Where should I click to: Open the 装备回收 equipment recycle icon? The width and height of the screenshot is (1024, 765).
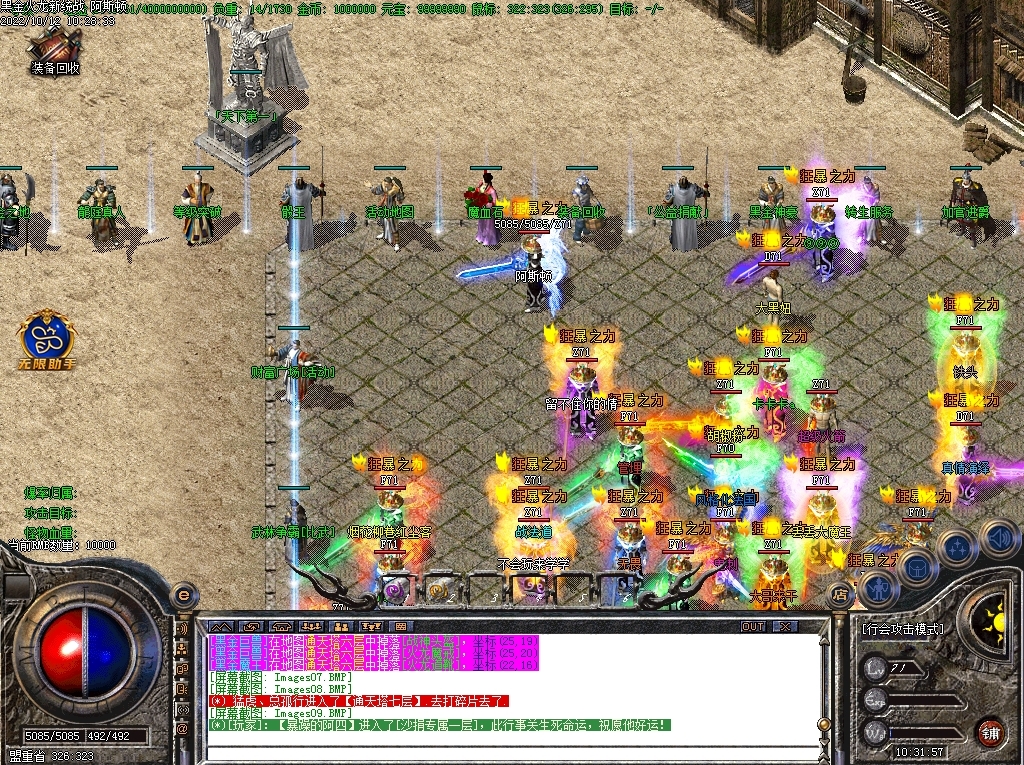pos(54,46)
